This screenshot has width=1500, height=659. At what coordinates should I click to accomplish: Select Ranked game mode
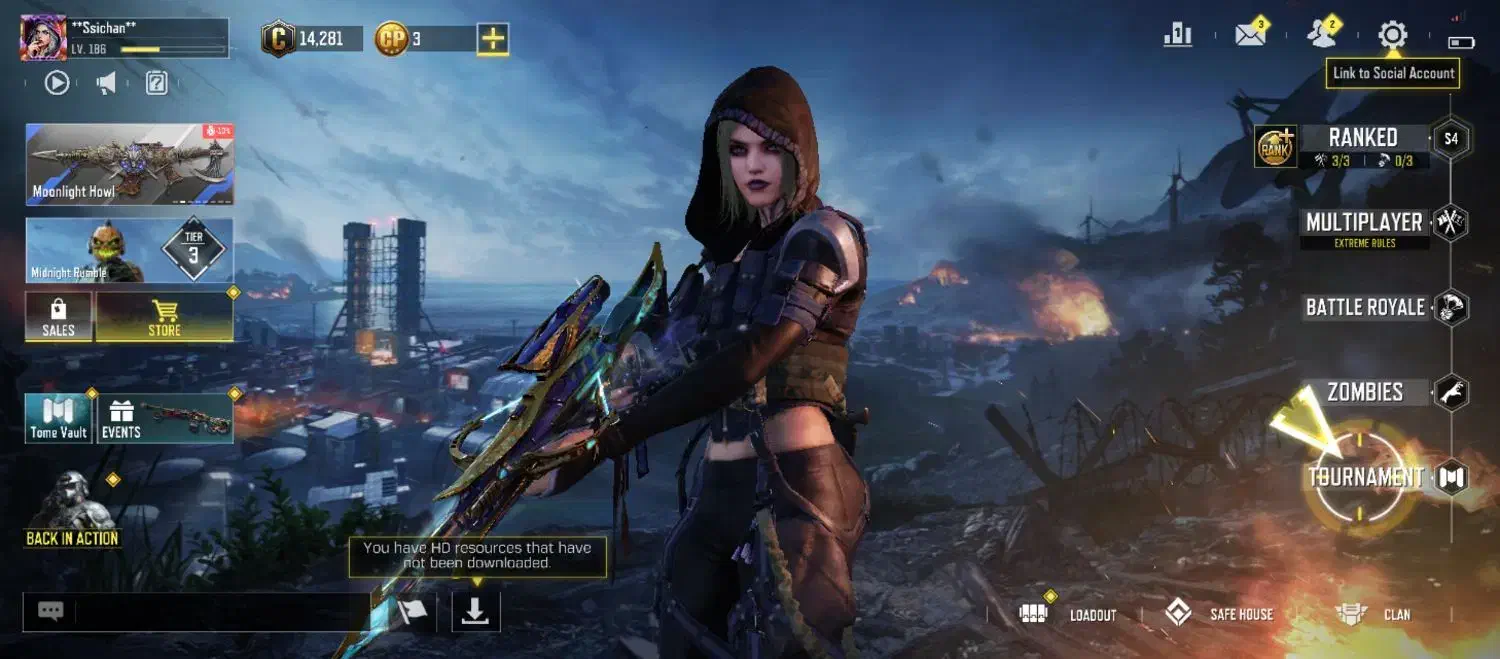[x=1362, y=139]
